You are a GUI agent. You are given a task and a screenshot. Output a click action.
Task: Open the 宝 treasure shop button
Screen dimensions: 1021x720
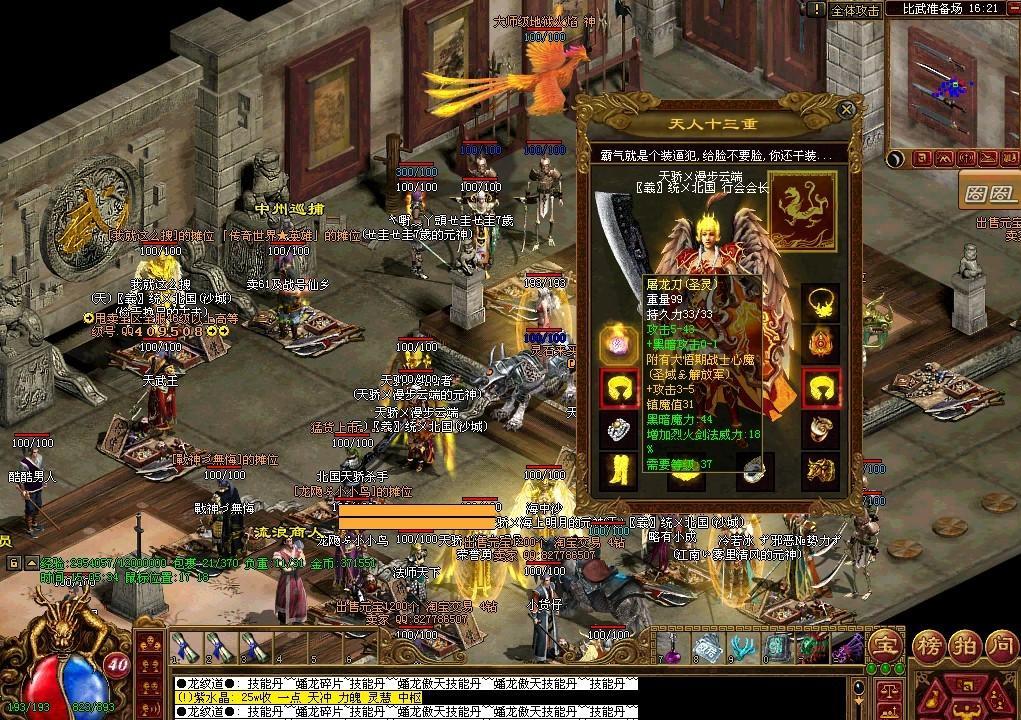pyautogui.click(x=884, y=646)
